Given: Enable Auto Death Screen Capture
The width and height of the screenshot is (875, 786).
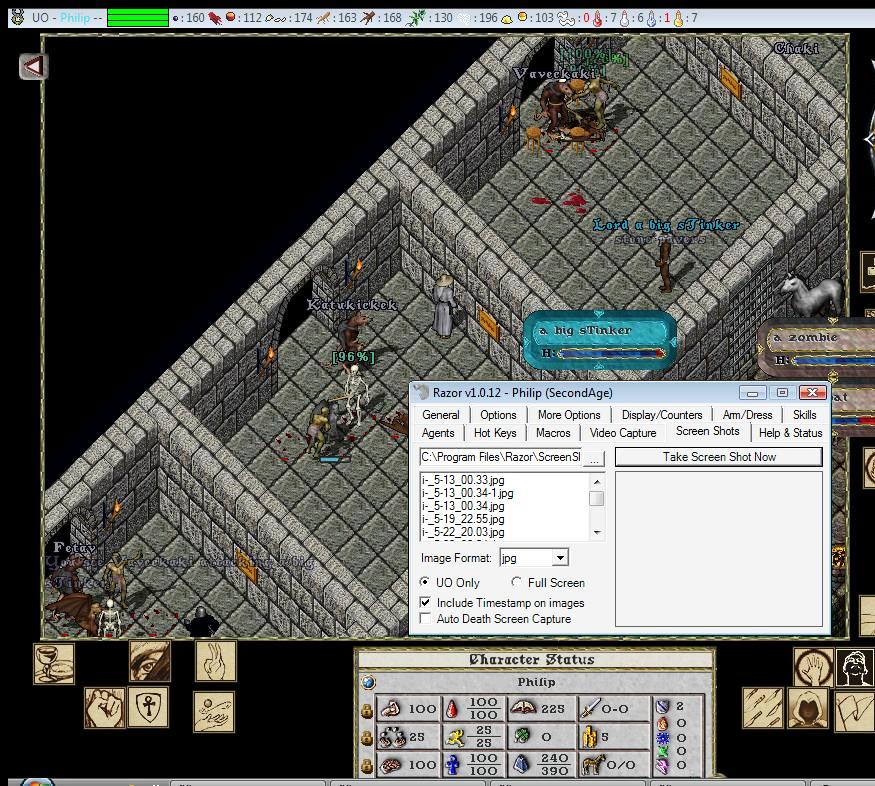Looking at the screenshot, I should coord(427,619).
